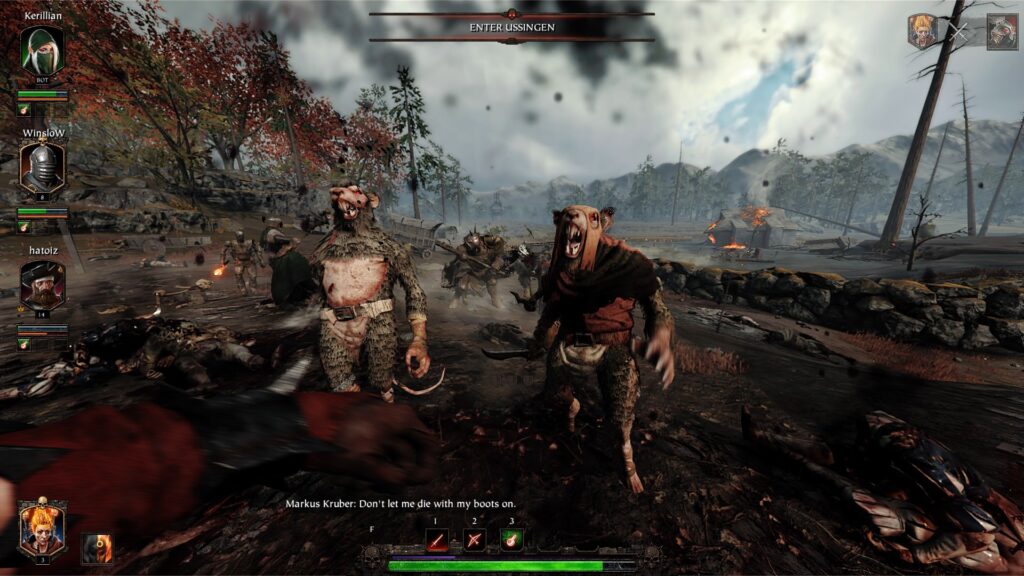1024x576 pixels.
Task: Click the kill feed flame-haired player icon
Action: tap(922, 31)
